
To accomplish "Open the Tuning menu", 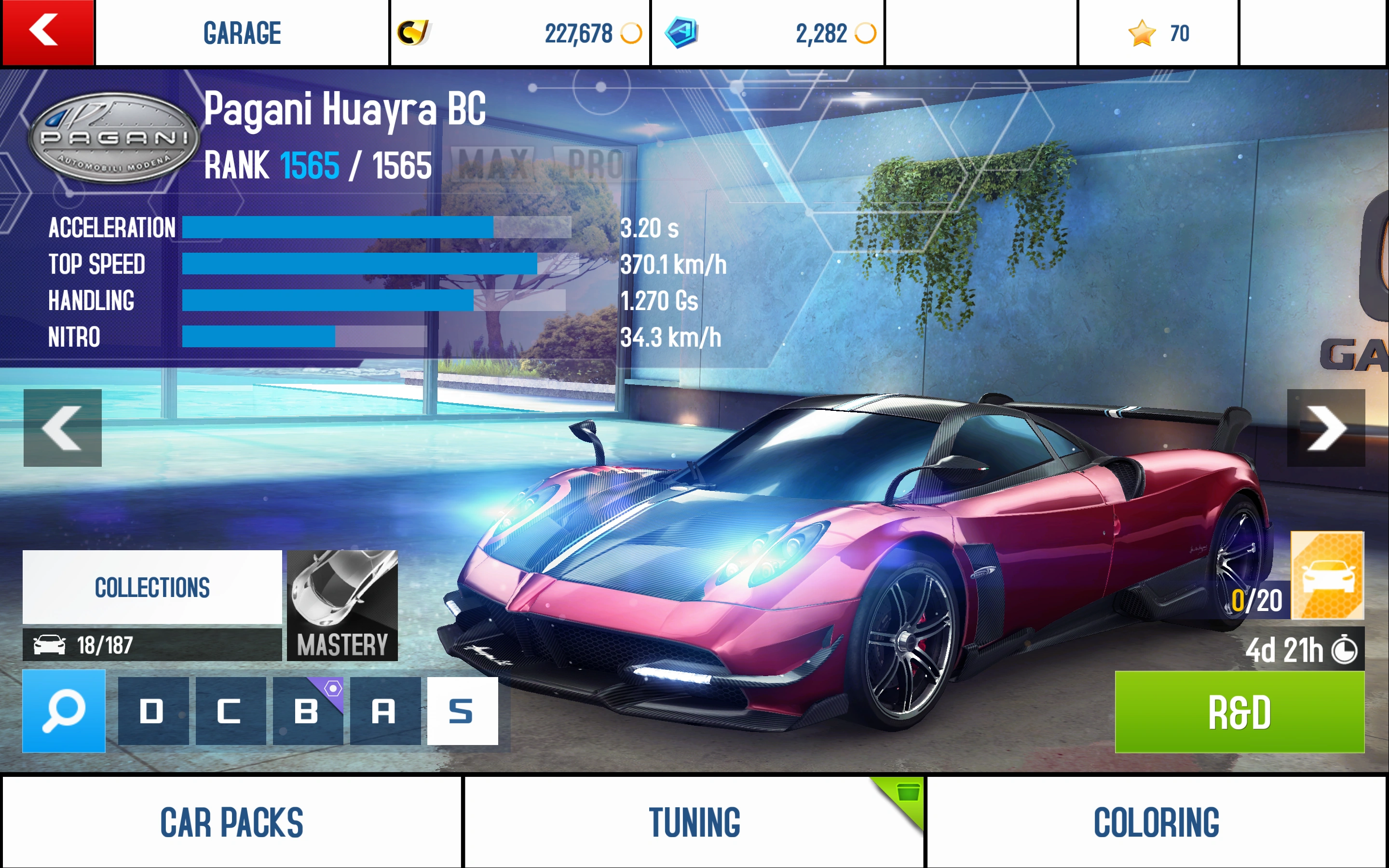I will pyautogui.click(x=694, y=822).
